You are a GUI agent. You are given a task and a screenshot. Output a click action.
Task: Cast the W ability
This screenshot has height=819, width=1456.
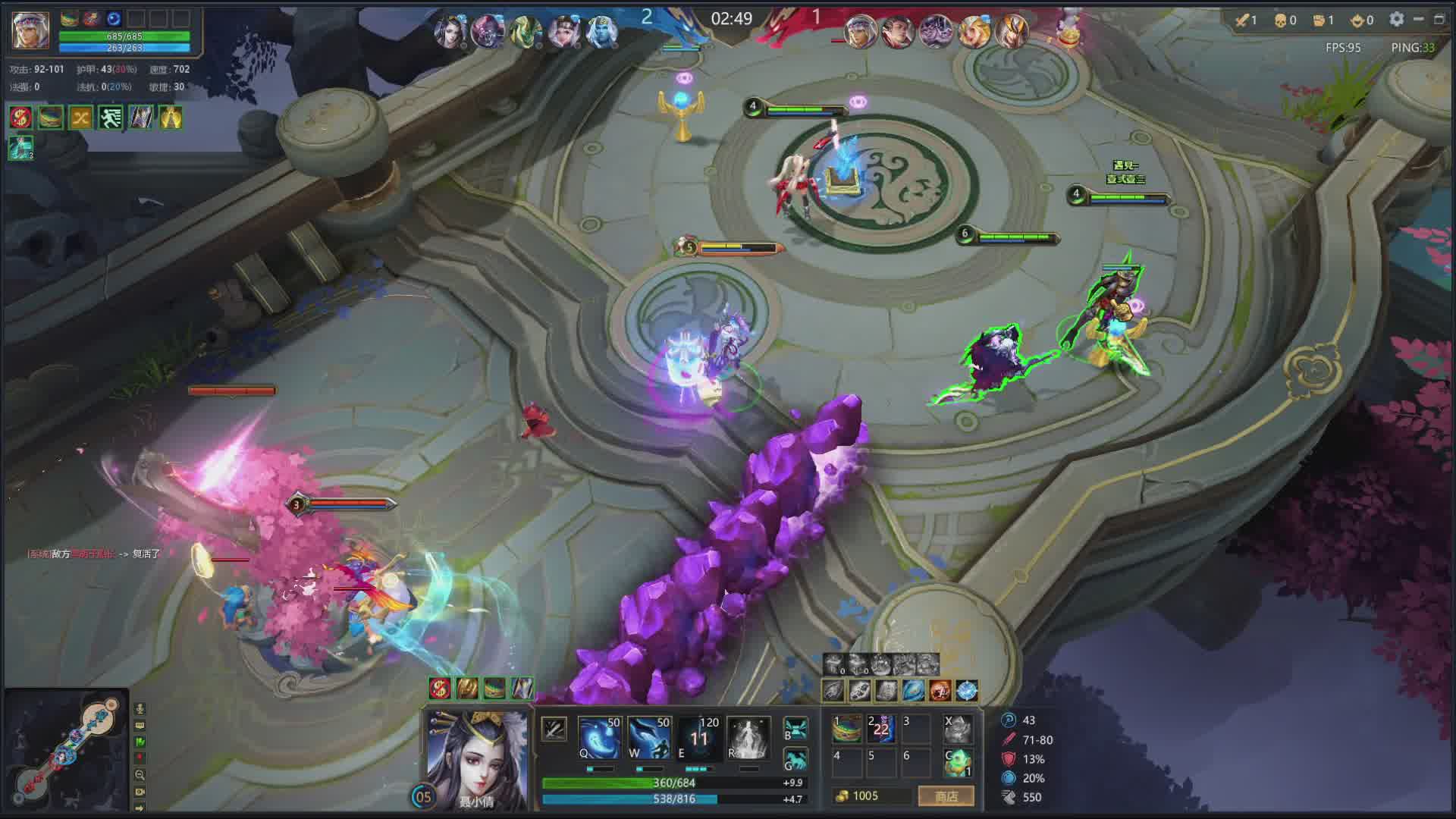pos(649,738)
